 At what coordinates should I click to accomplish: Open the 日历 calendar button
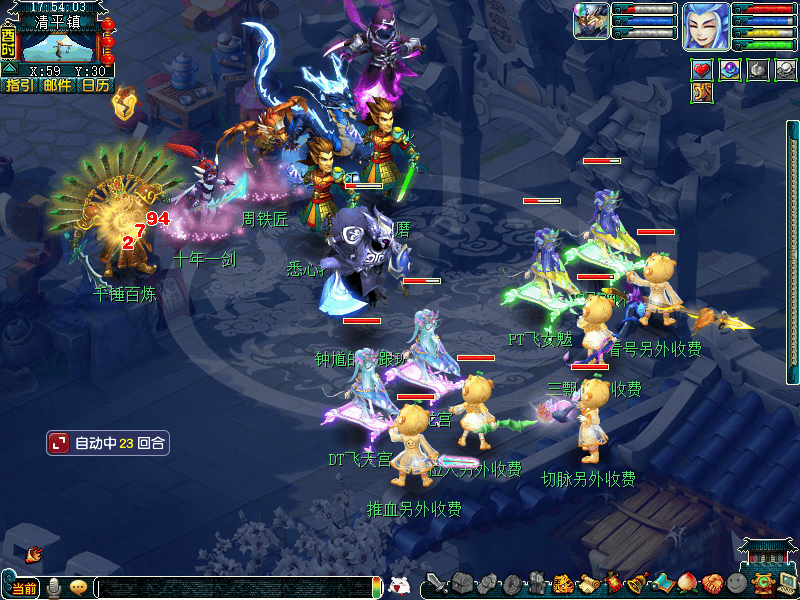coord(96,85)
